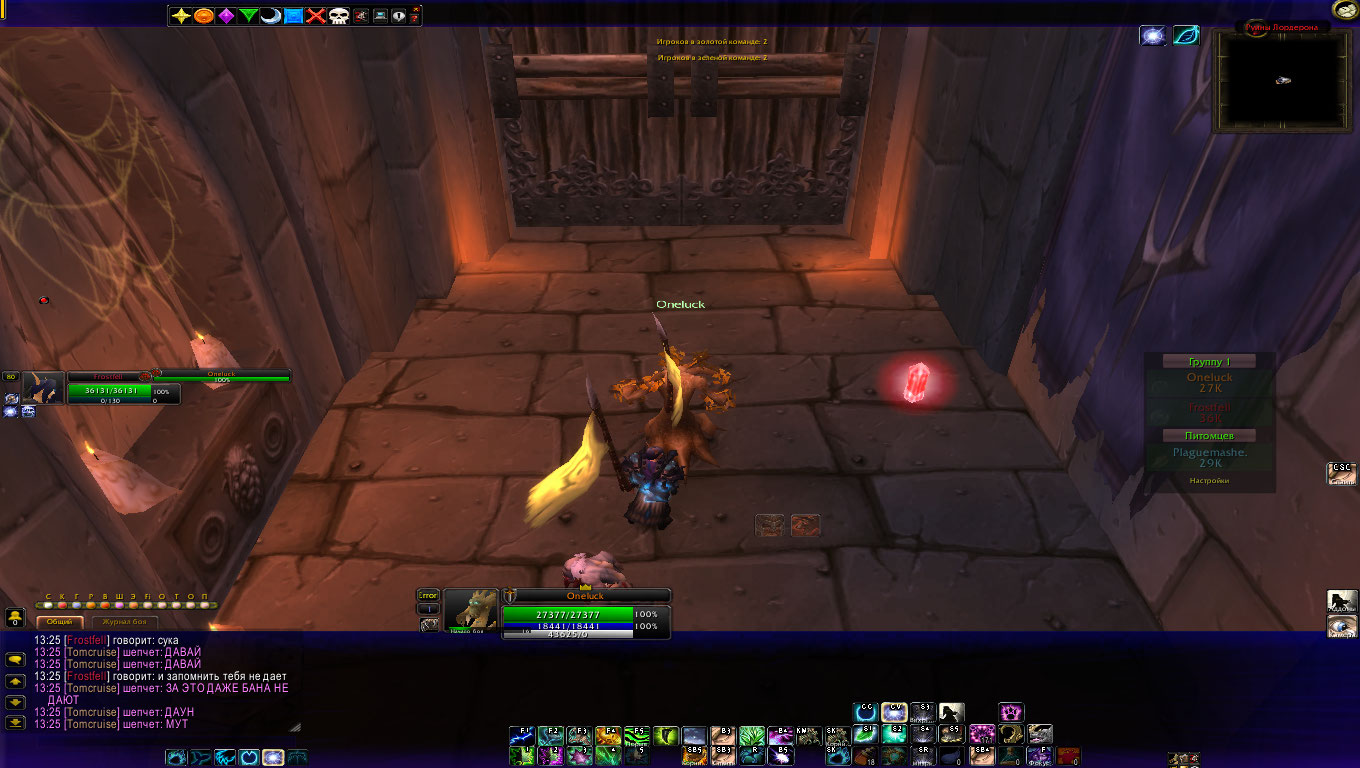Jump chat to the bottom
This screenshot has height=768, width=1360.
click(x=15, y=720)
